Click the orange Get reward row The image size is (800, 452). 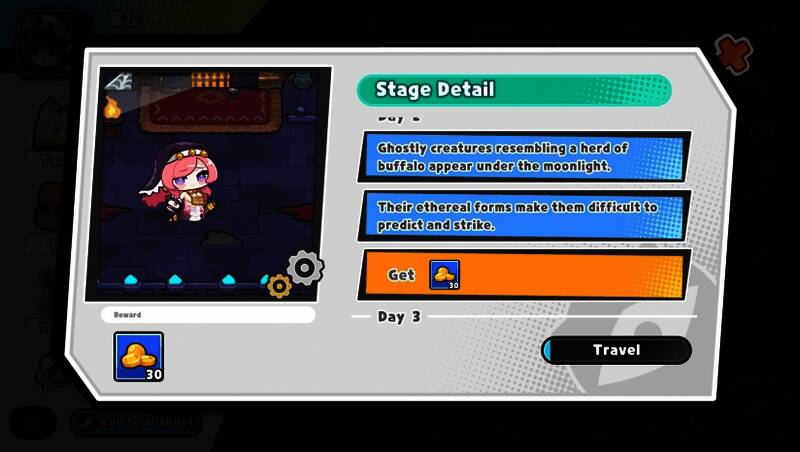click(523, 275)
